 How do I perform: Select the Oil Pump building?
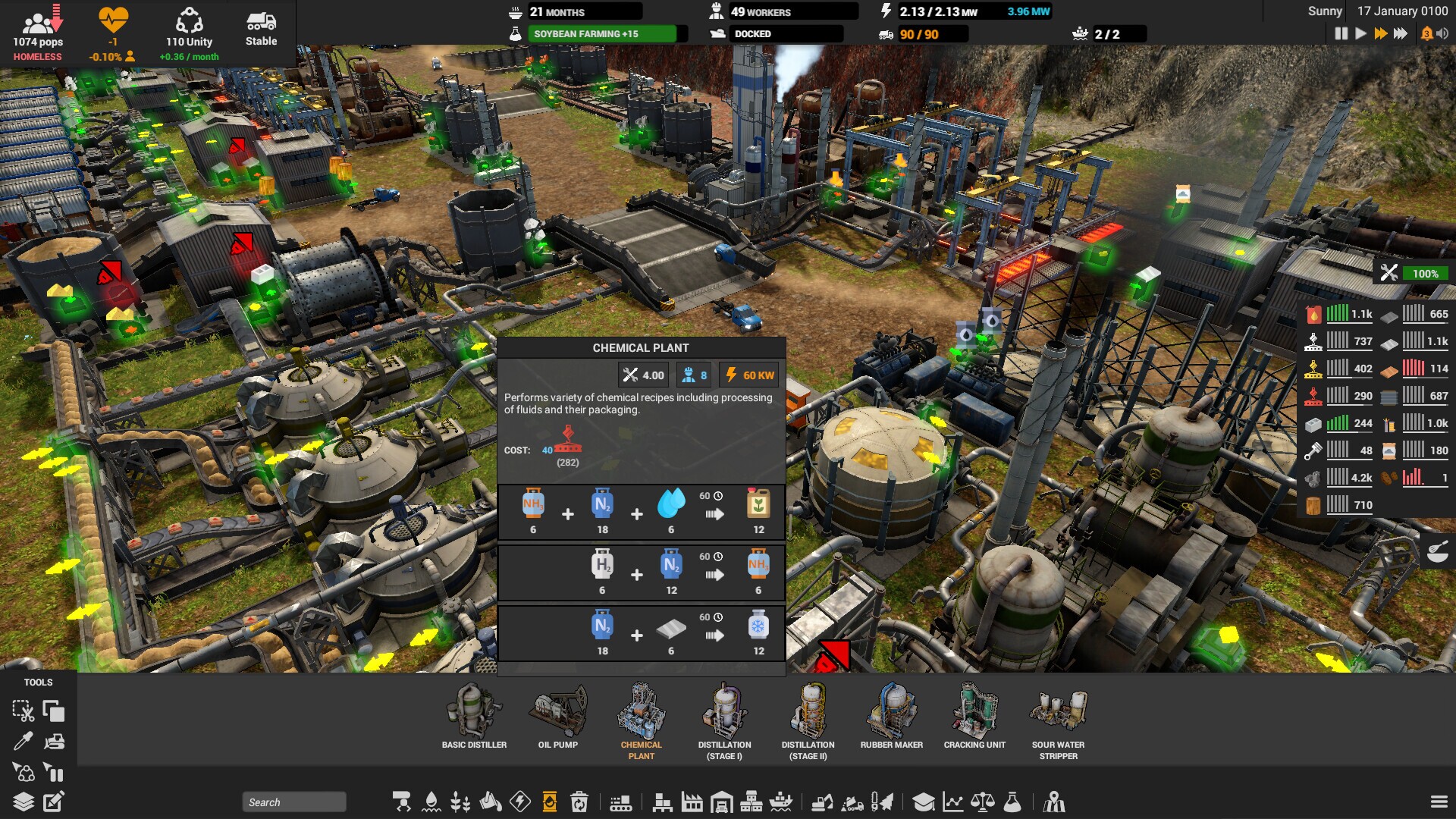click(x=558, y=717)
